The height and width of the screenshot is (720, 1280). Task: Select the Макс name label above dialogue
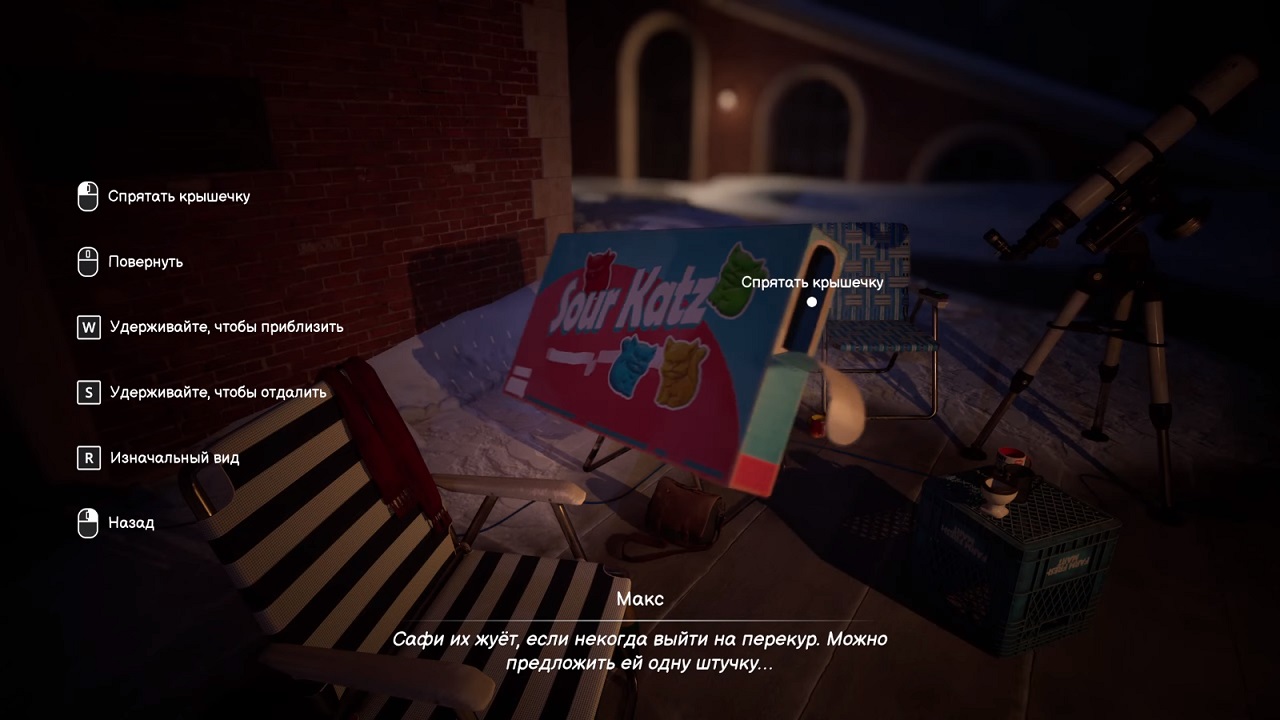pos(641,598)
